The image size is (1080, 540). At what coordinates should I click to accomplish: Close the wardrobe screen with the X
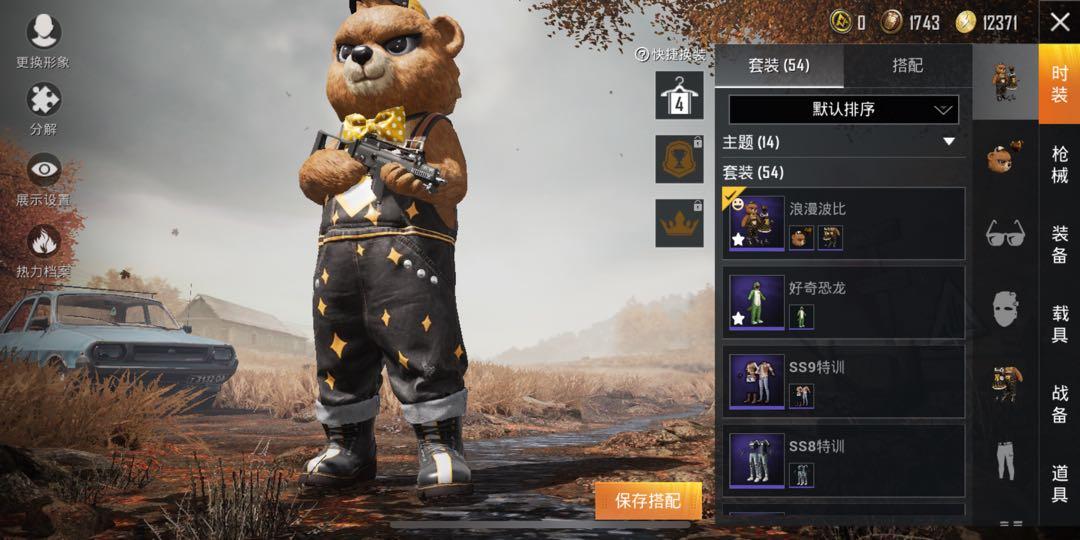click(1059, 22)
